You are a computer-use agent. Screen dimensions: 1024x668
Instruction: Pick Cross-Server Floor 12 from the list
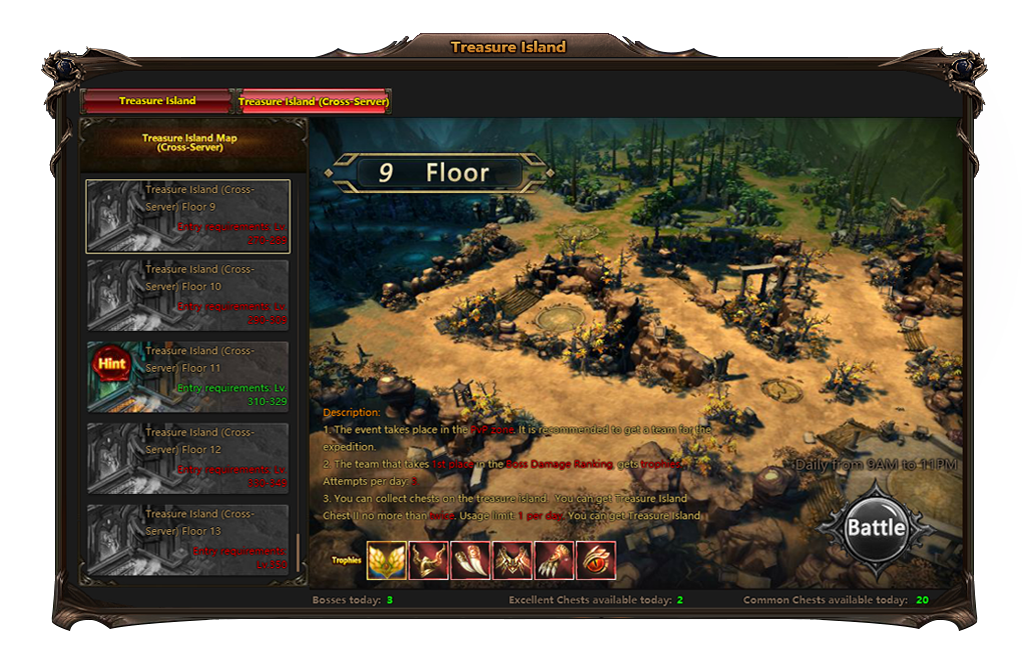point(188,458)
